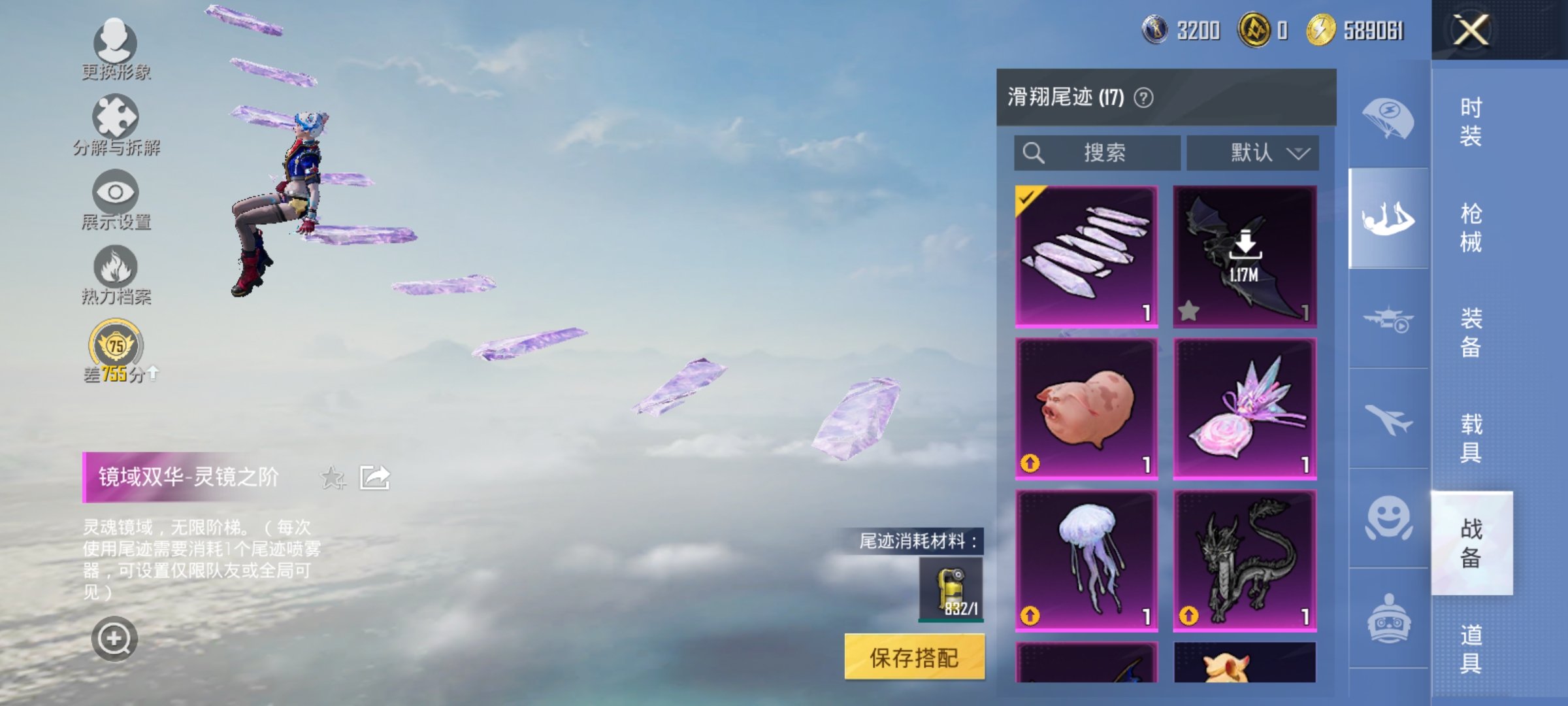This screenshot has width=1568, height=706.
Task: Open 展示设置 via the eye icon
Action: (116, 193)
